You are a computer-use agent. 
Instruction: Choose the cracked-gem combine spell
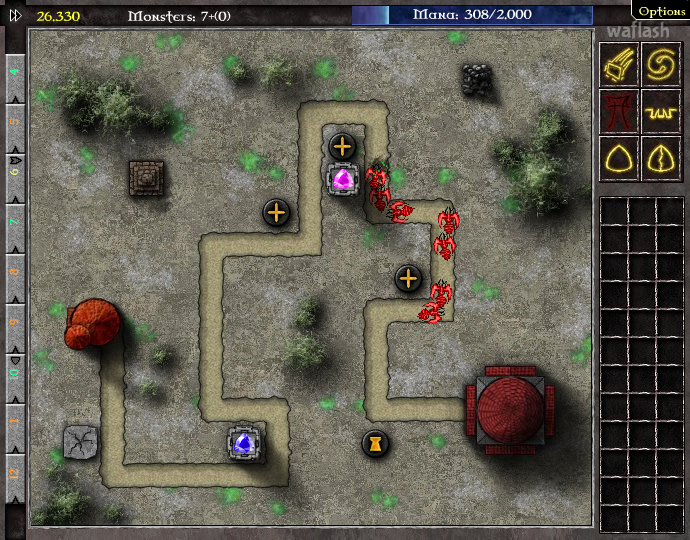(661, 157)
